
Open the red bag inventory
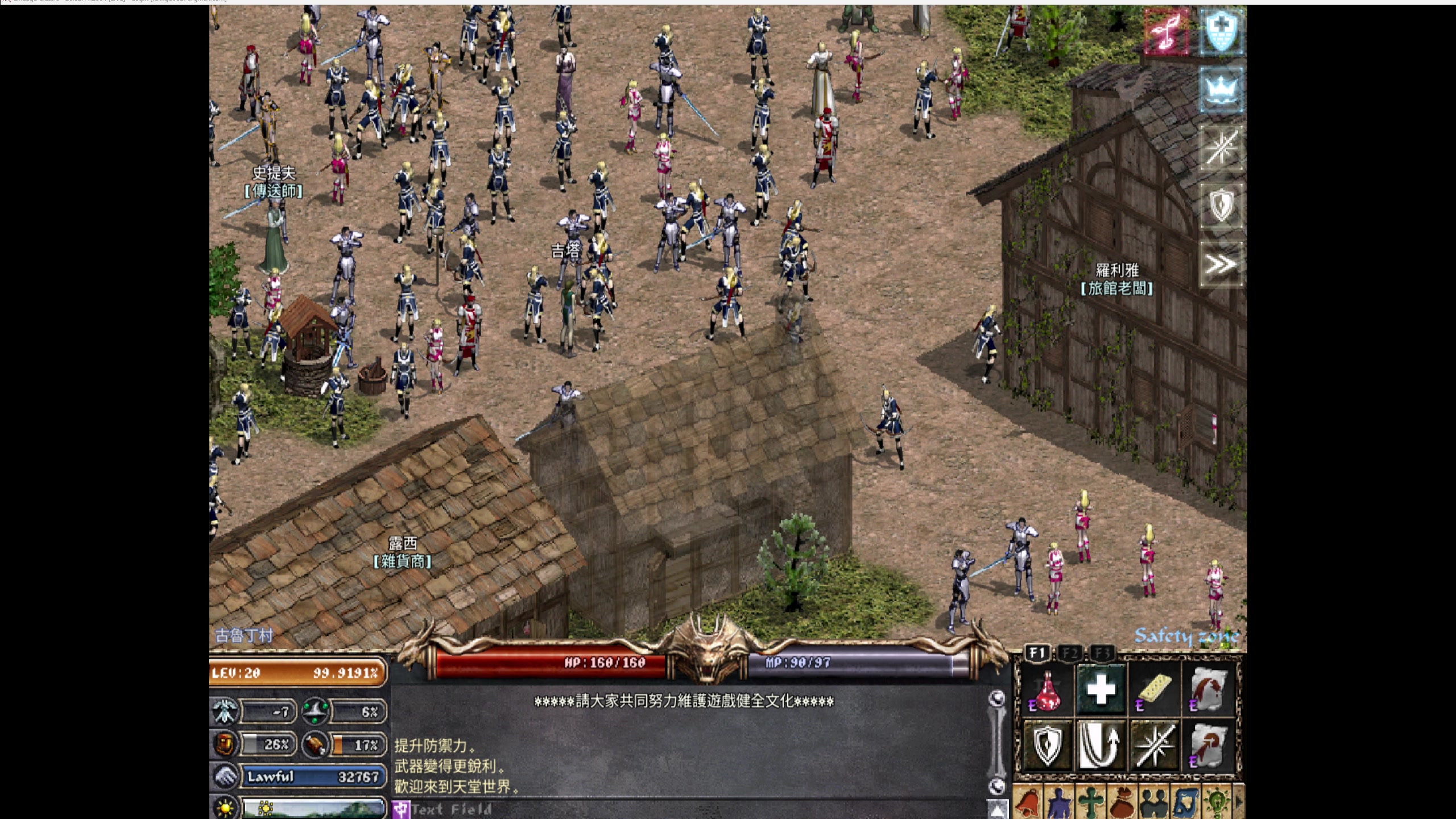coord(1122,803)
